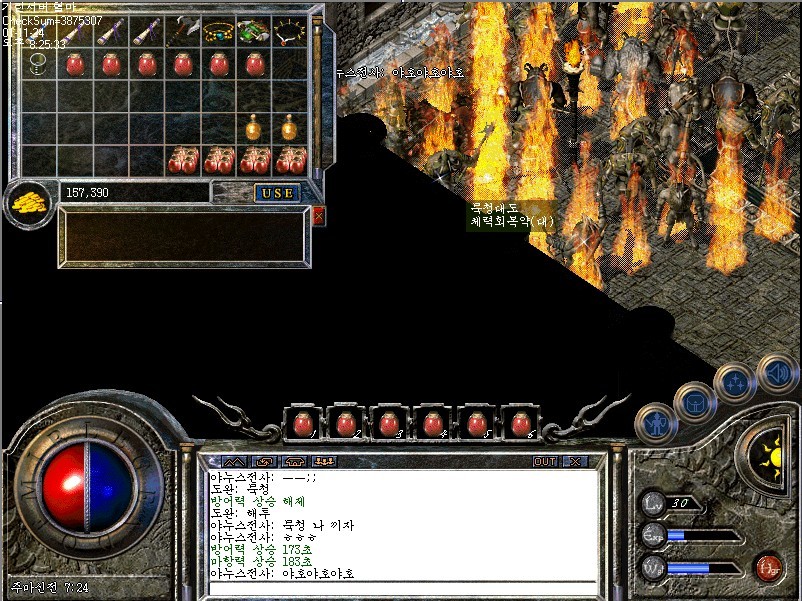Click the USE button in the inventory
The width and height of the screenshot is (802, 601).
click(276, 192)
